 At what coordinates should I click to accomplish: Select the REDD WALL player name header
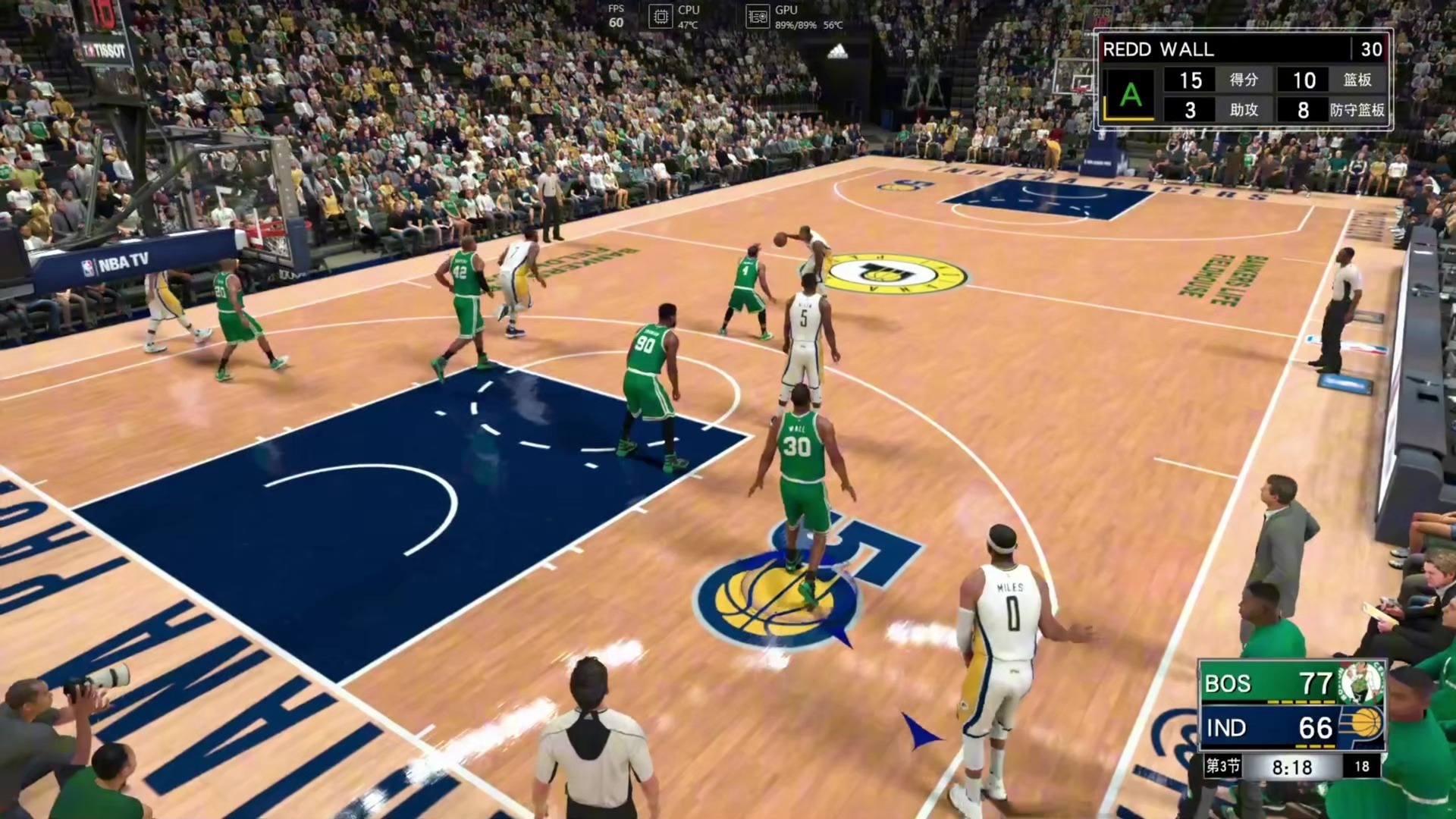click(1158, 50)
